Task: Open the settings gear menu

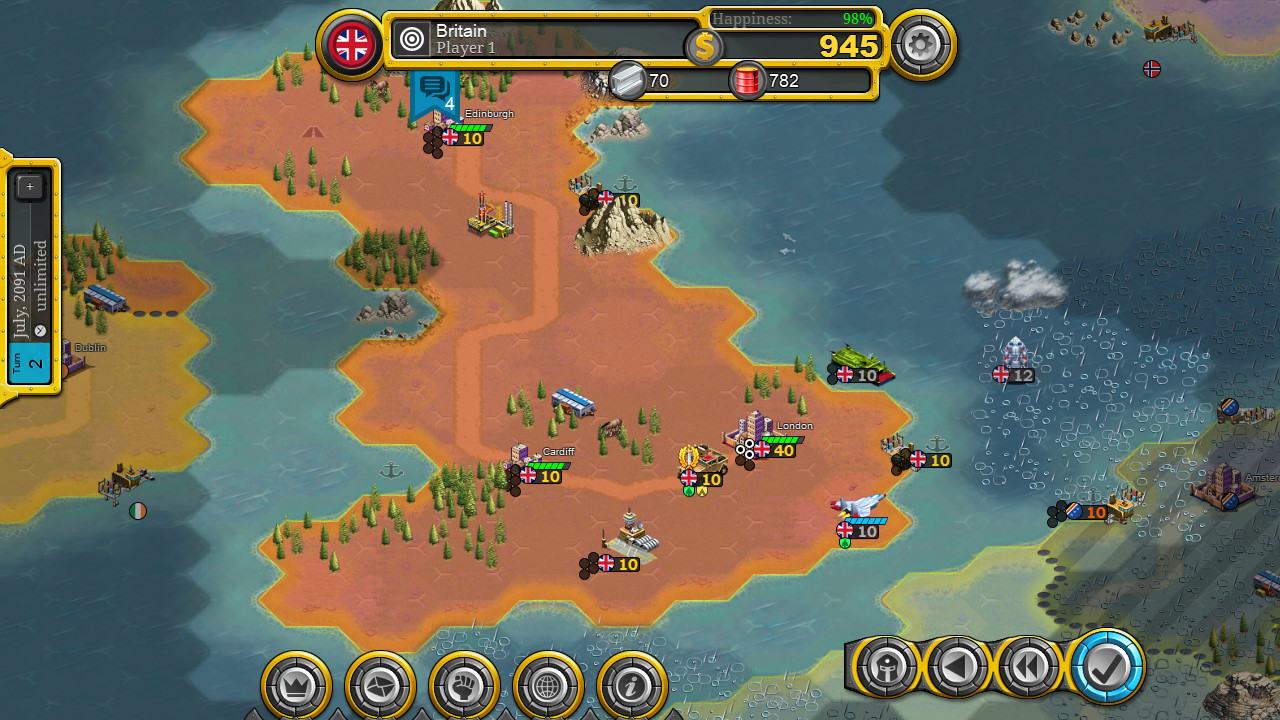Action: (921, 44)
